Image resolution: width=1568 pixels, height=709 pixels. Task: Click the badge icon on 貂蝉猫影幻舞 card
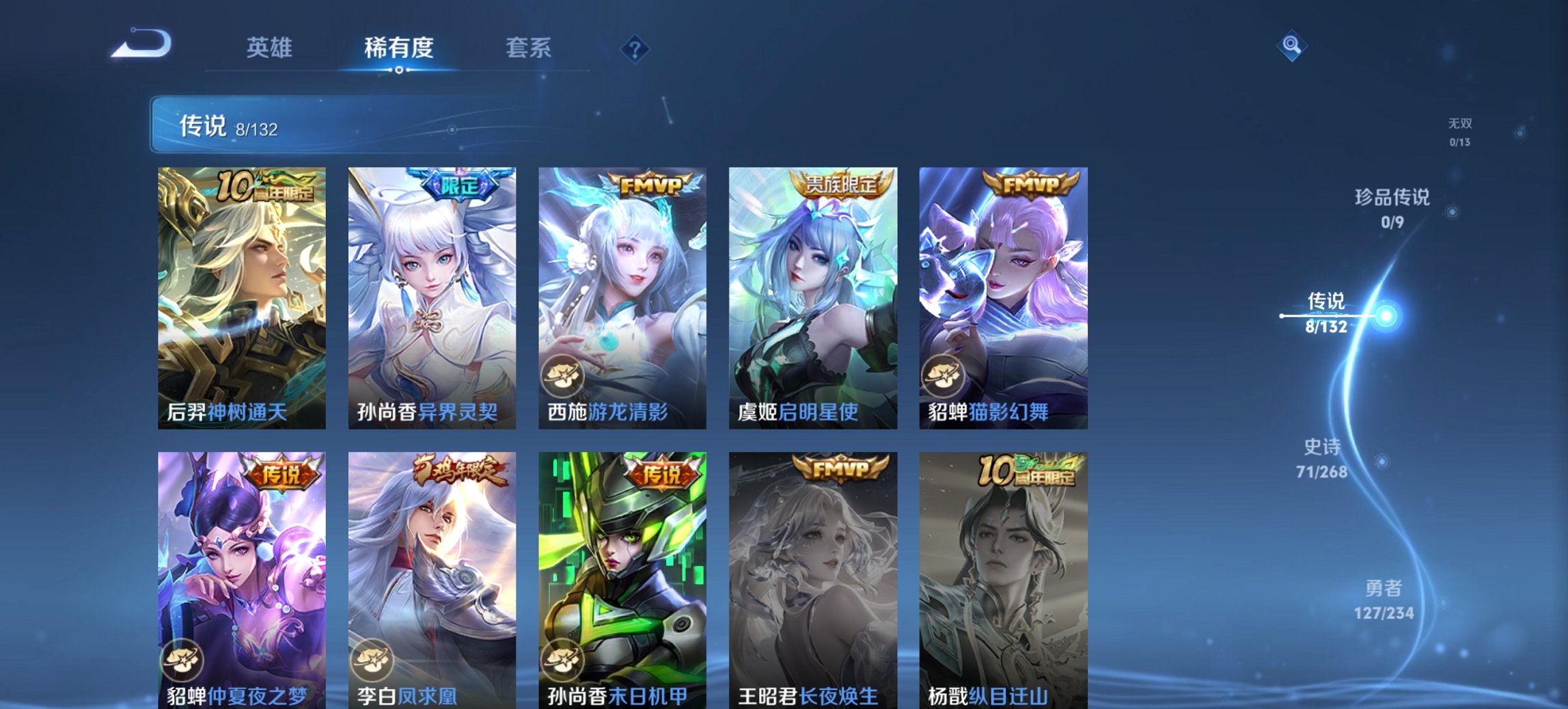click(x=945, y=374)
